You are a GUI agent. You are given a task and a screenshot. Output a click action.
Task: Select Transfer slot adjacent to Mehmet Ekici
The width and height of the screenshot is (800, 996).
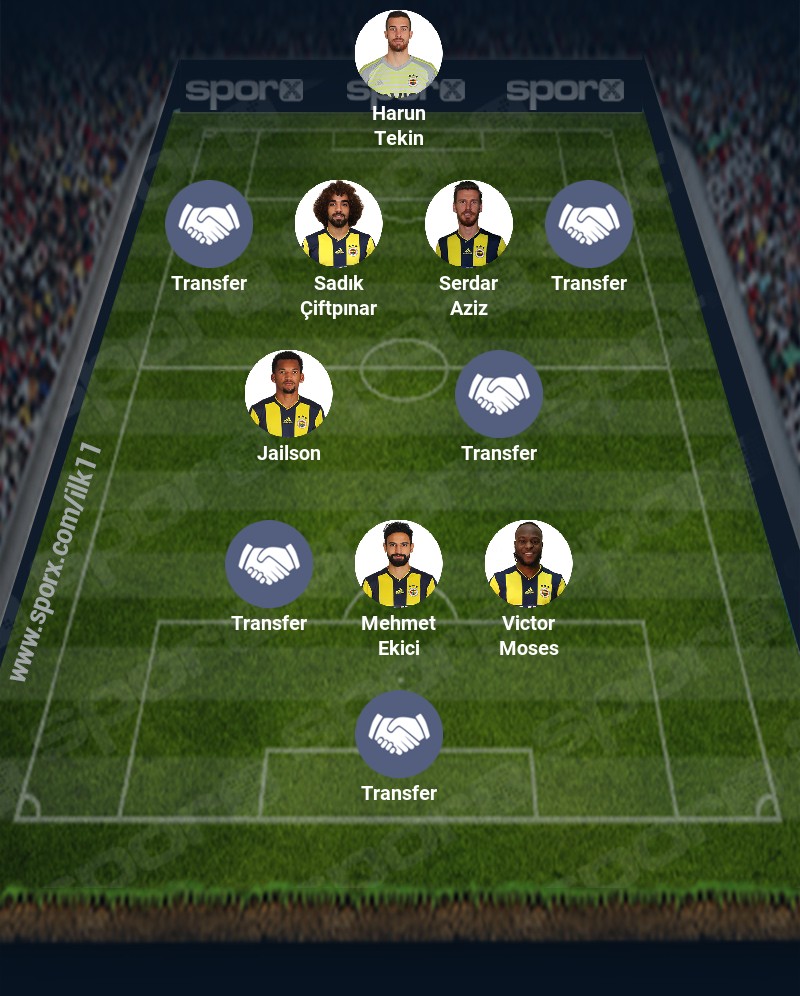pyautogui.click(x=269, y=564)
